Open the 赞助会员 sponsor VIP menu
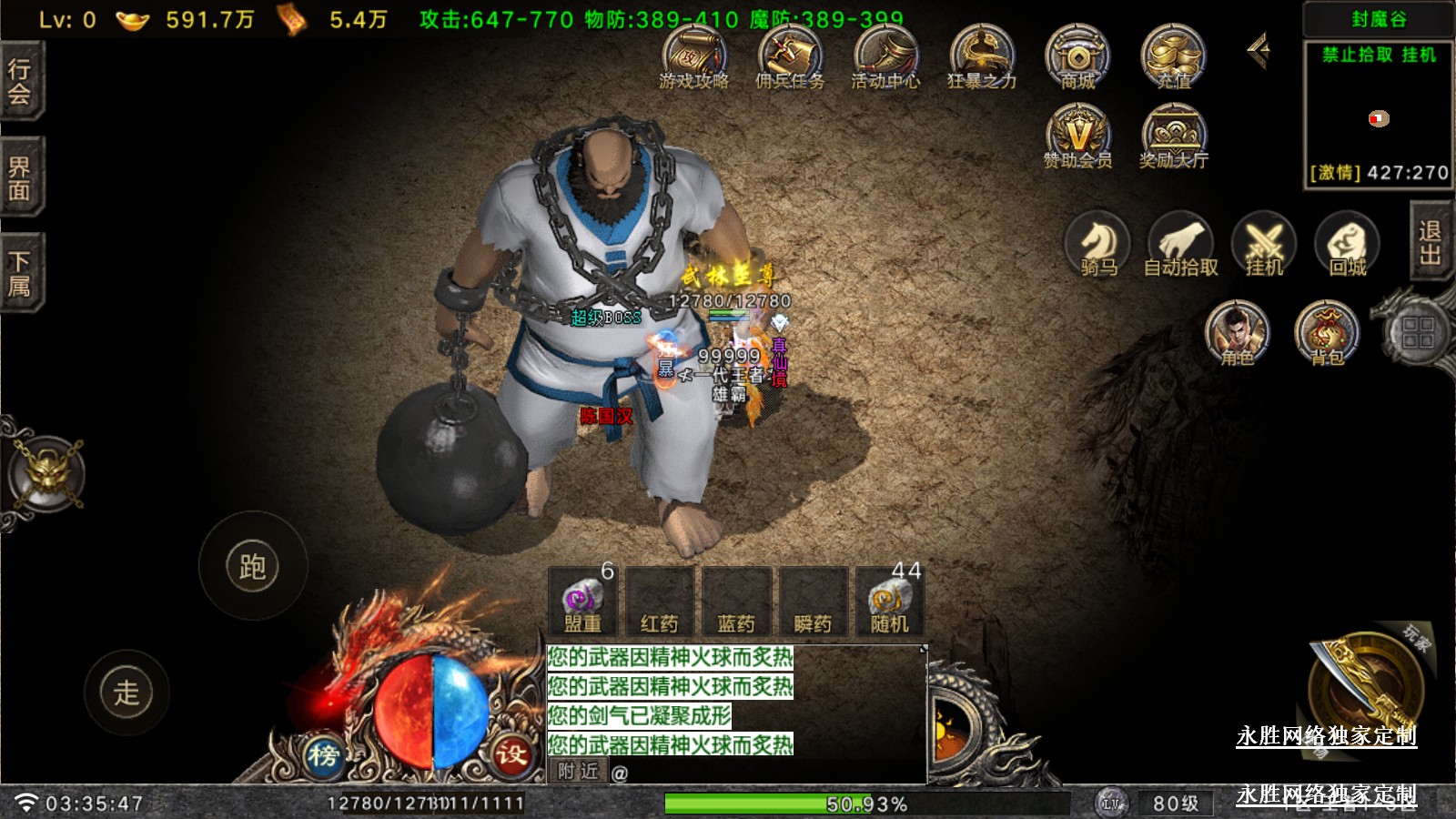Viewport: 1456px width, 819px height. (x=1077, y=136)
